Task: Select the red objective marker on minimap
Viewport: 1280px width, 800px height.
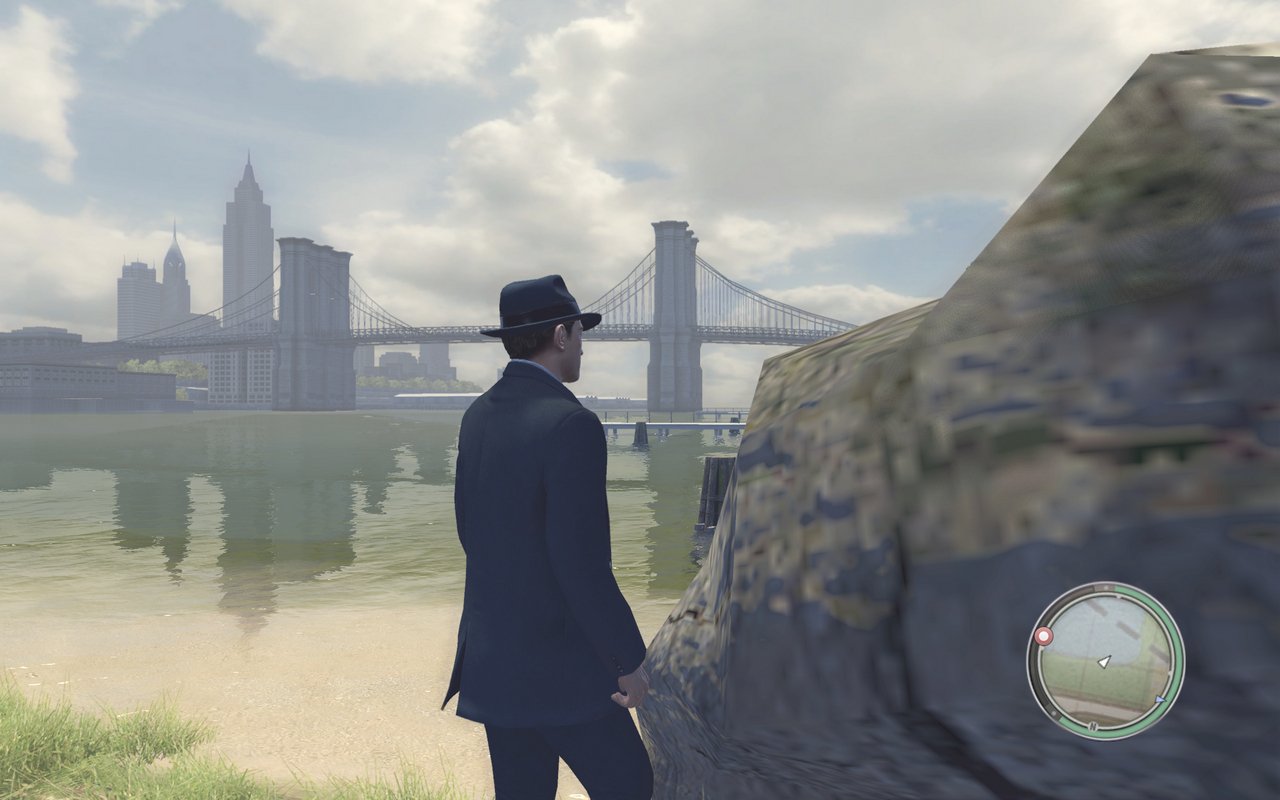Action: [1044, 636]
